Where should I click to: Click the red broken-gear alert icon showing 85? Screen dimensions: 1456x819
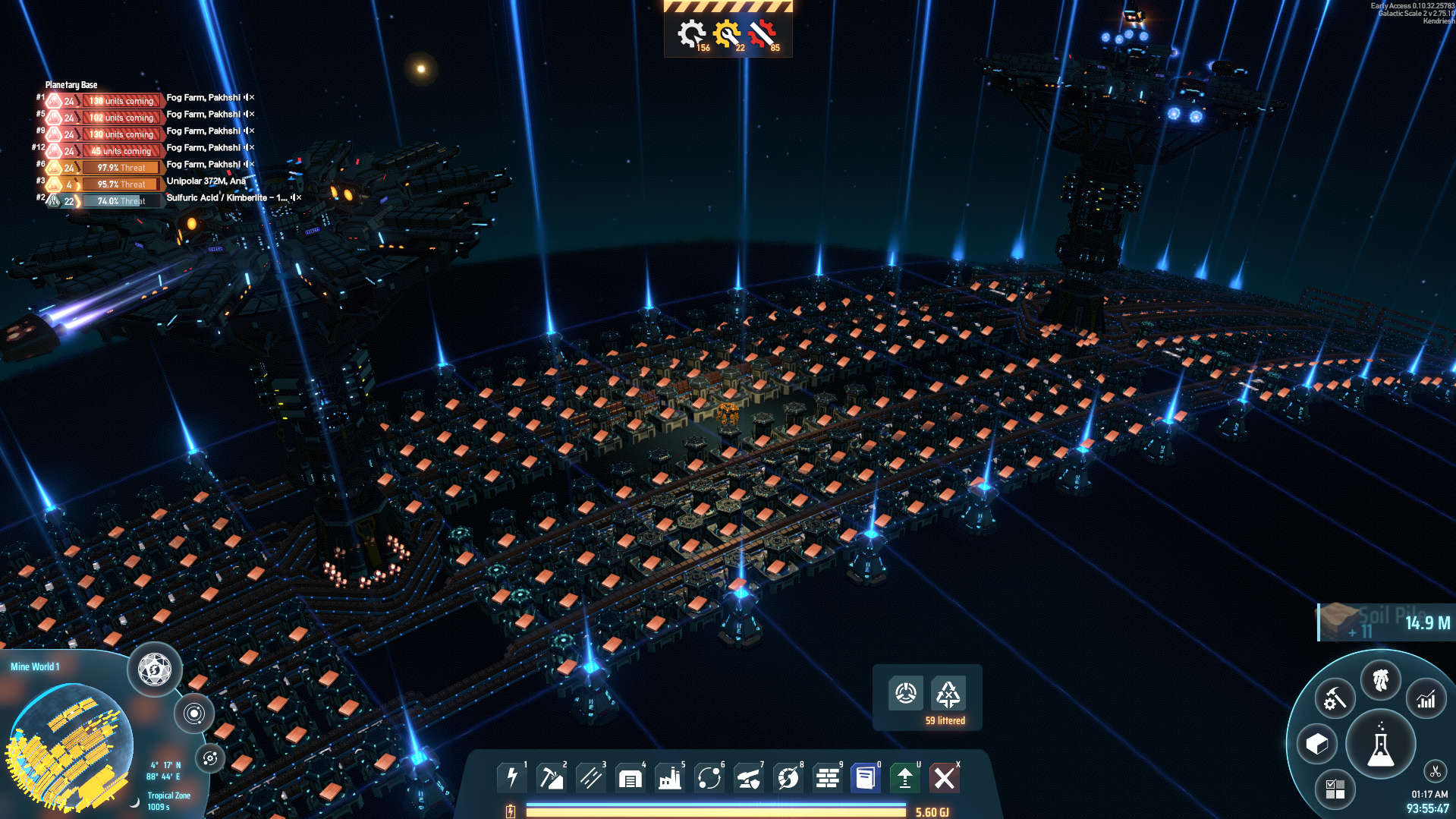click(x=763, y=34)
